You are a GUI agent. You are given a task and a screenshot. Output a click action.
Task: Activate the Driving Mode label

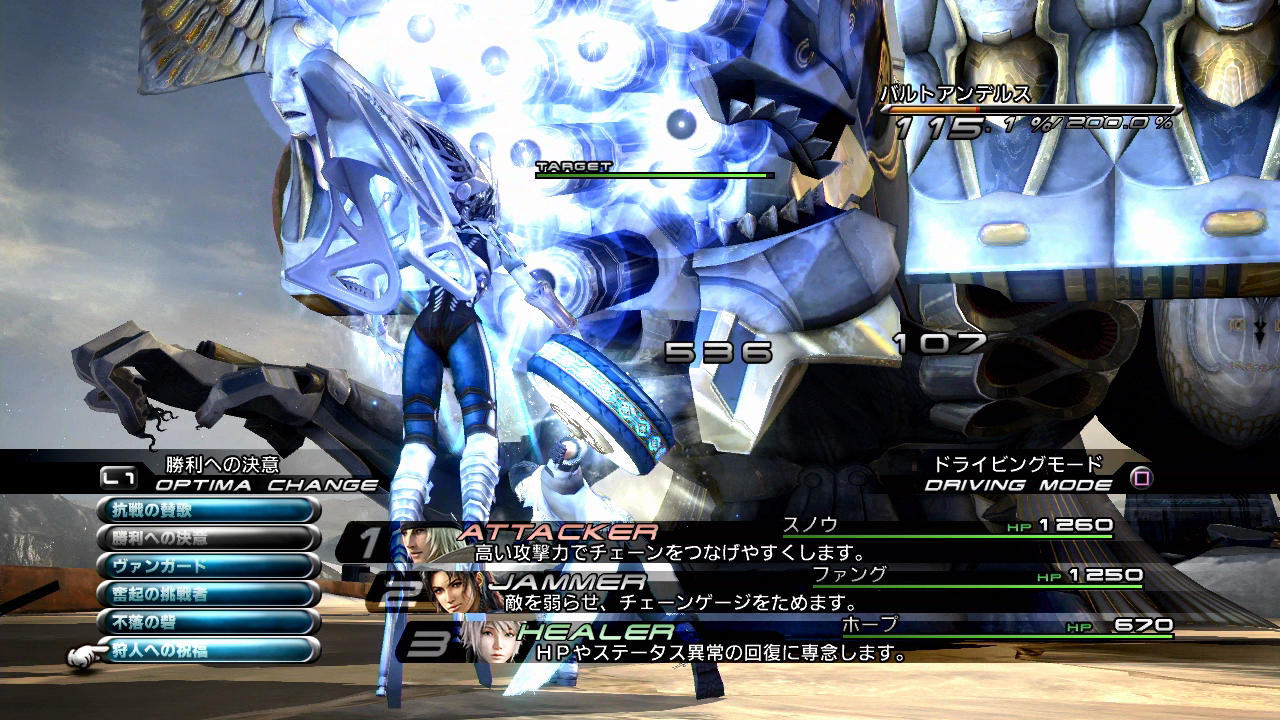pyautogui.click(x=1018, y=485)
